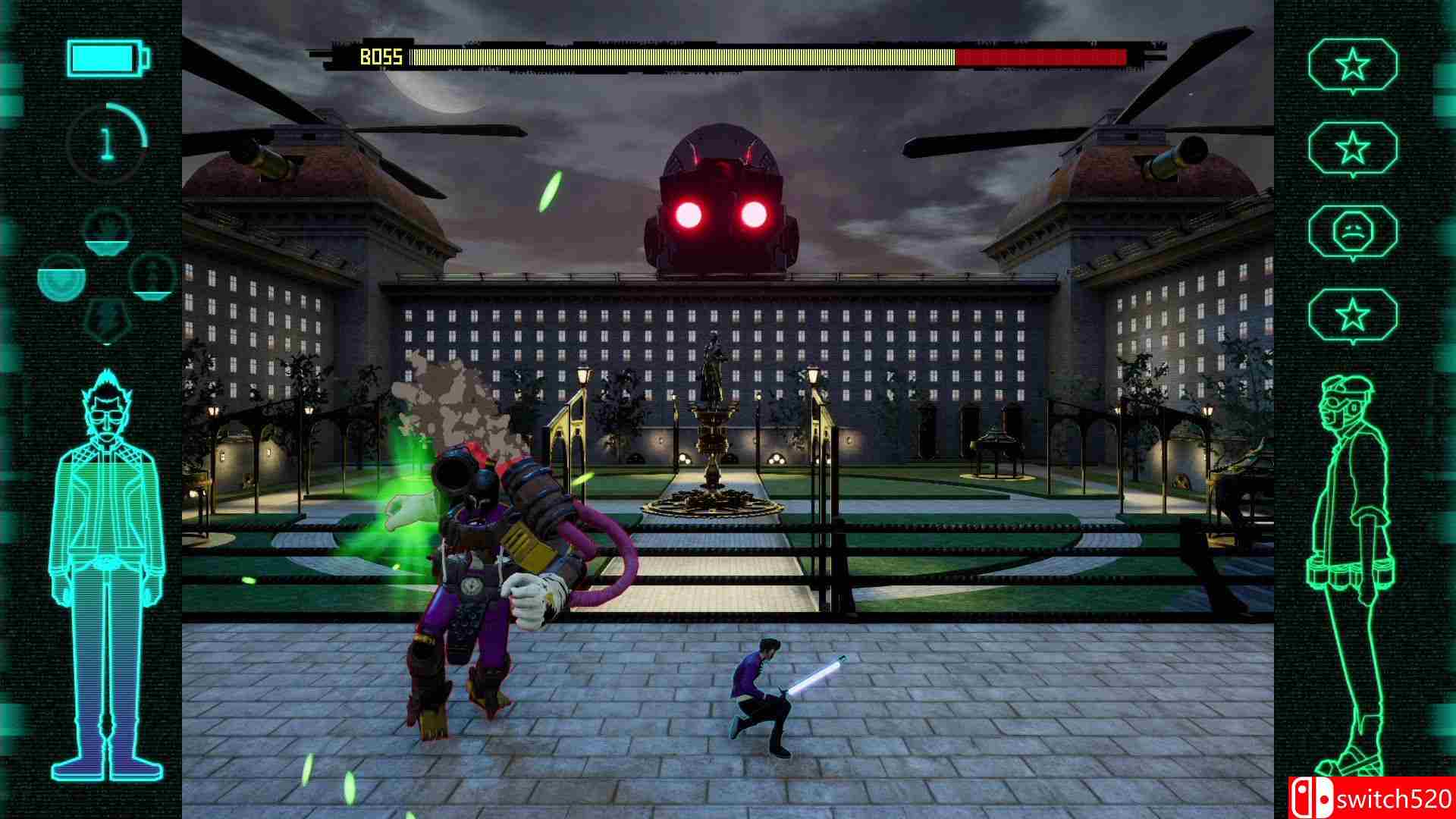This screenshot has height=819, width=1456.
Task: Click the battery charge indicator
Action: pyautogui.click(x=106, y=57)
